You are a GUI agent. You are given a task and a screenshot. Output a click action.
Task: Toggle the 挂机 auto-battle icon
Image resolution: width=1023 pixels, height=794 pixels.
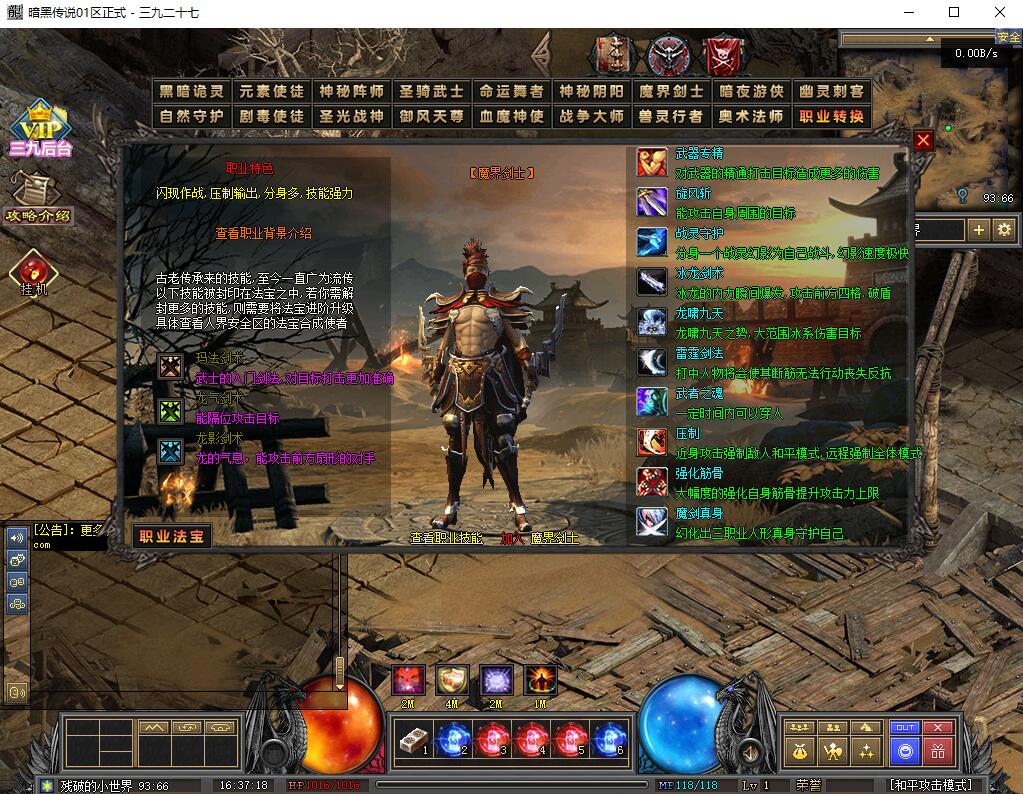(33, 273)
